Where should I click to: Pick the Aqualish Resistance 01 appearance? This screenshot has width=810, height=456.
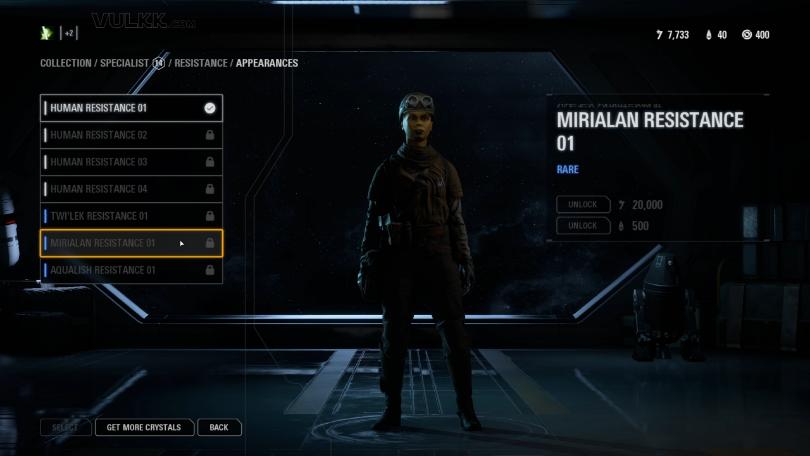tap(130, 270)
